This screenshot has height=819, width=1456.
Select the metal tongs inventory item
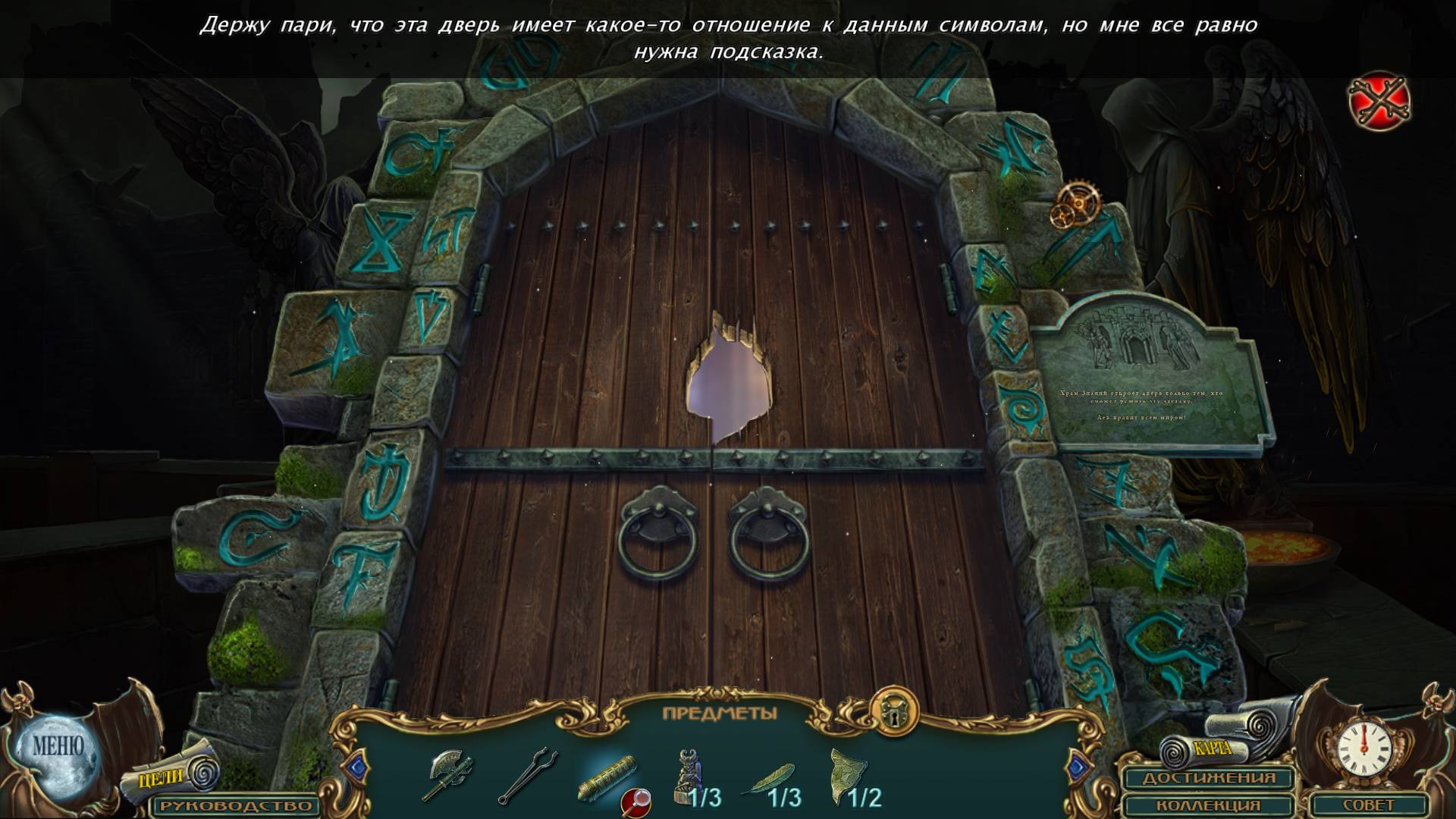tap(528, 775)
